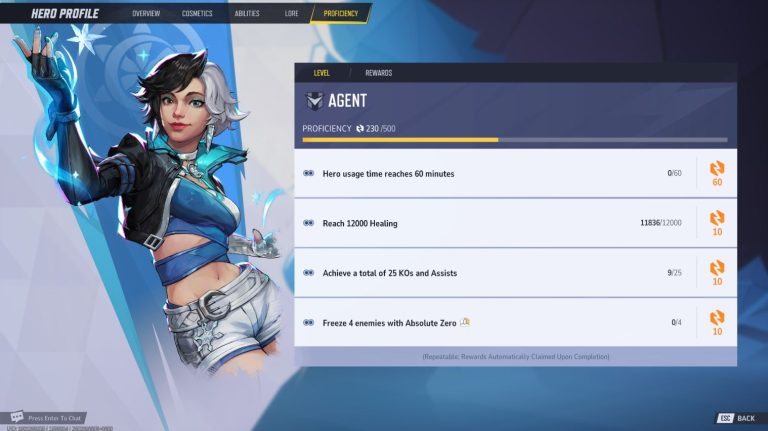The image size is (768, 431).
Task: Switch to the Level sub-tab
Action: tap(321, 73)
